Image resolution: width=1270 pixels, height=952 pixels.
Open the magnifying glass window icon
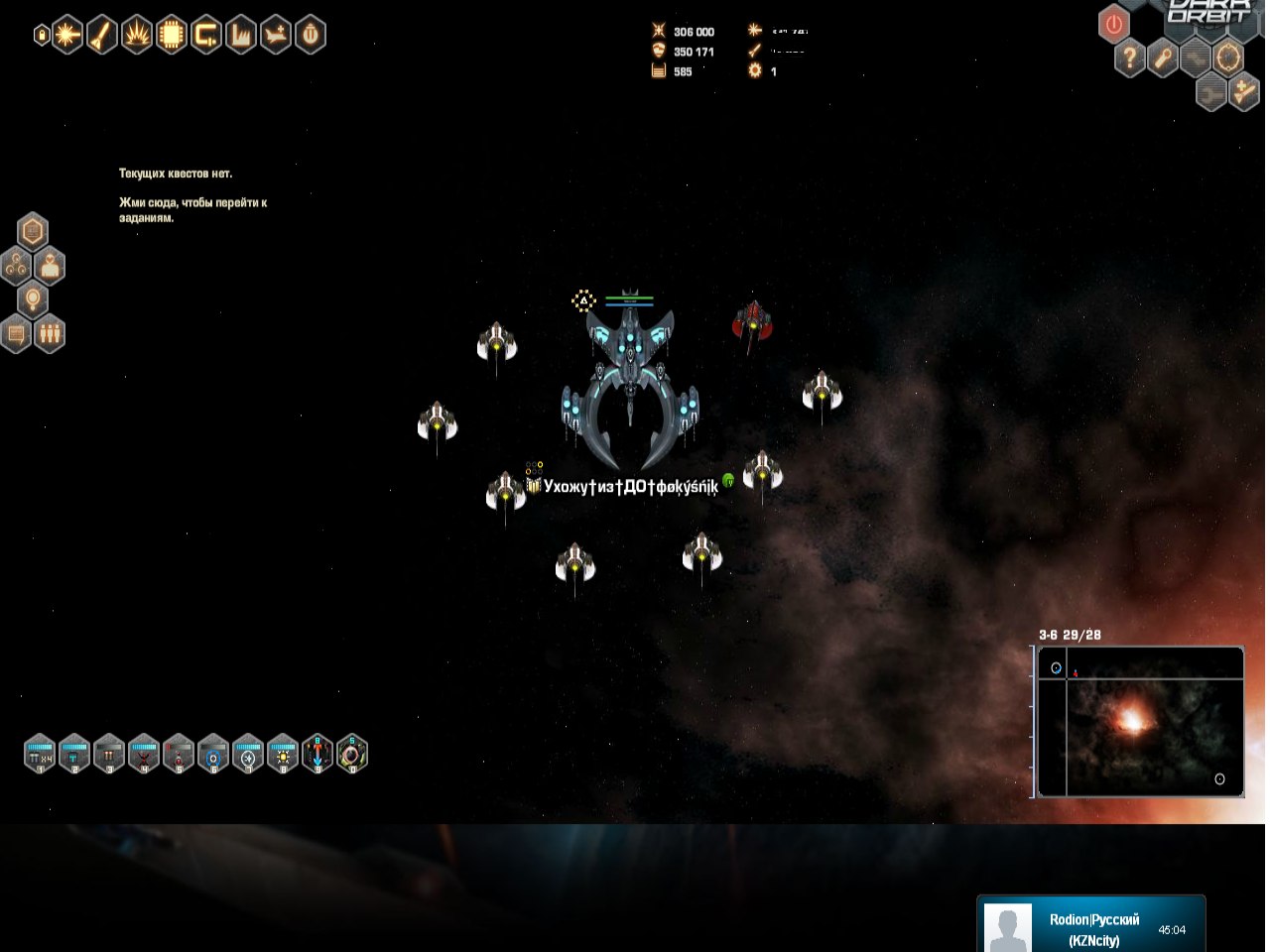tap(33, 298)
